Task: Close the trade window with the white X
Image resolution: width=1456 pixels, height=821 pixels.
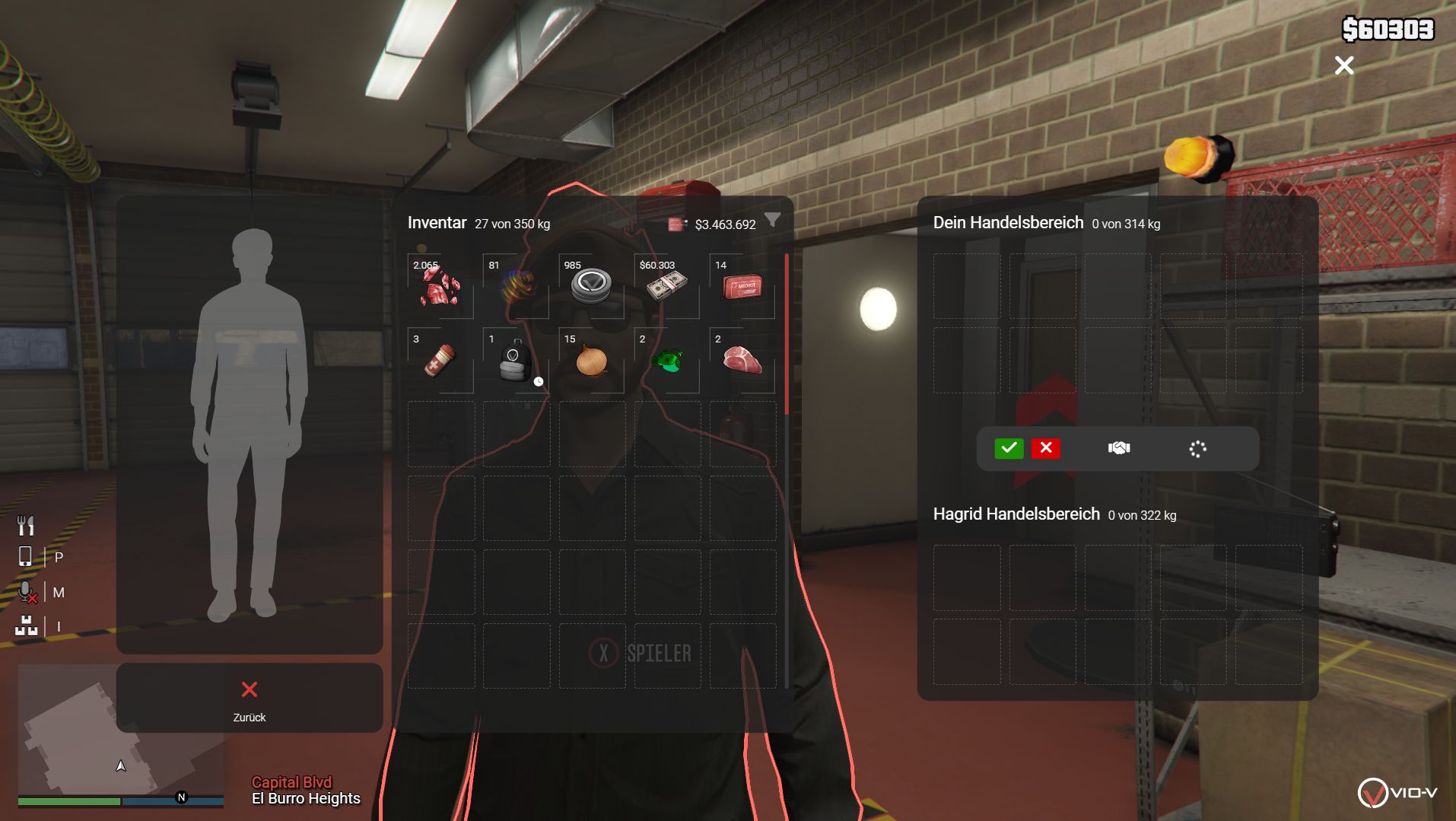Action: (x=1344, y=65)
